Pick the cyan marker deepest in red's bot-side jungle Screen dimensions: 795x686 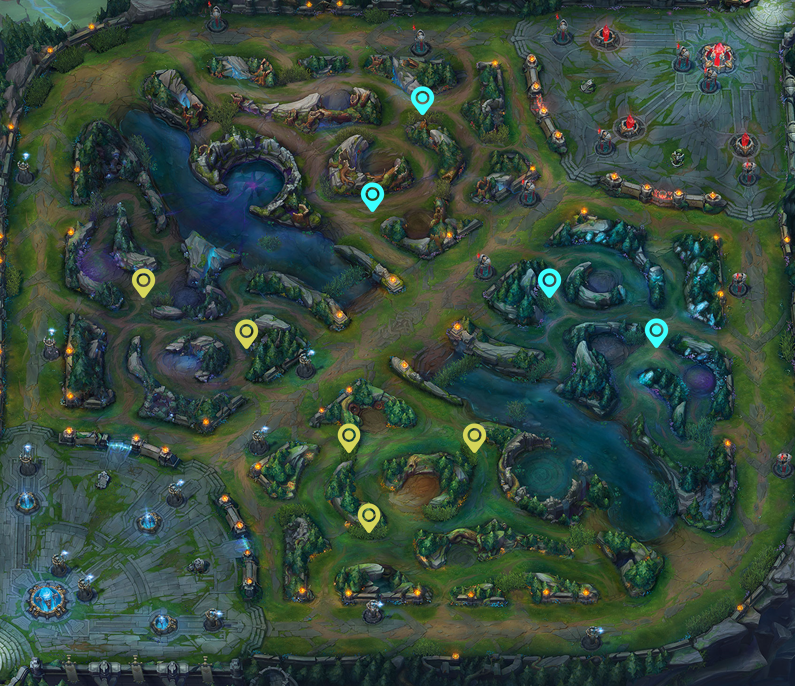656,331
